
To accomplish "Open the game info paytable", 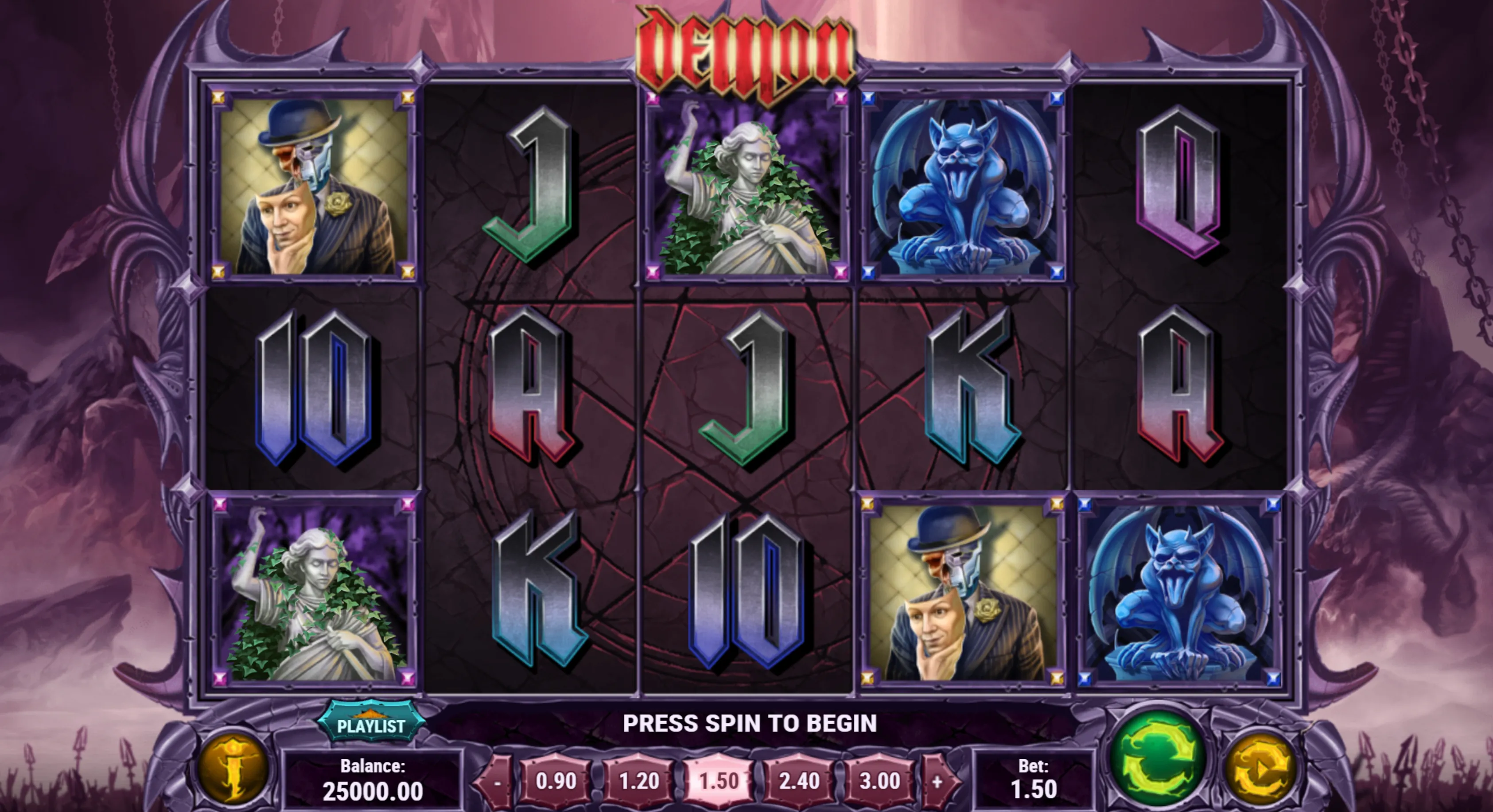I will [233, 769].
